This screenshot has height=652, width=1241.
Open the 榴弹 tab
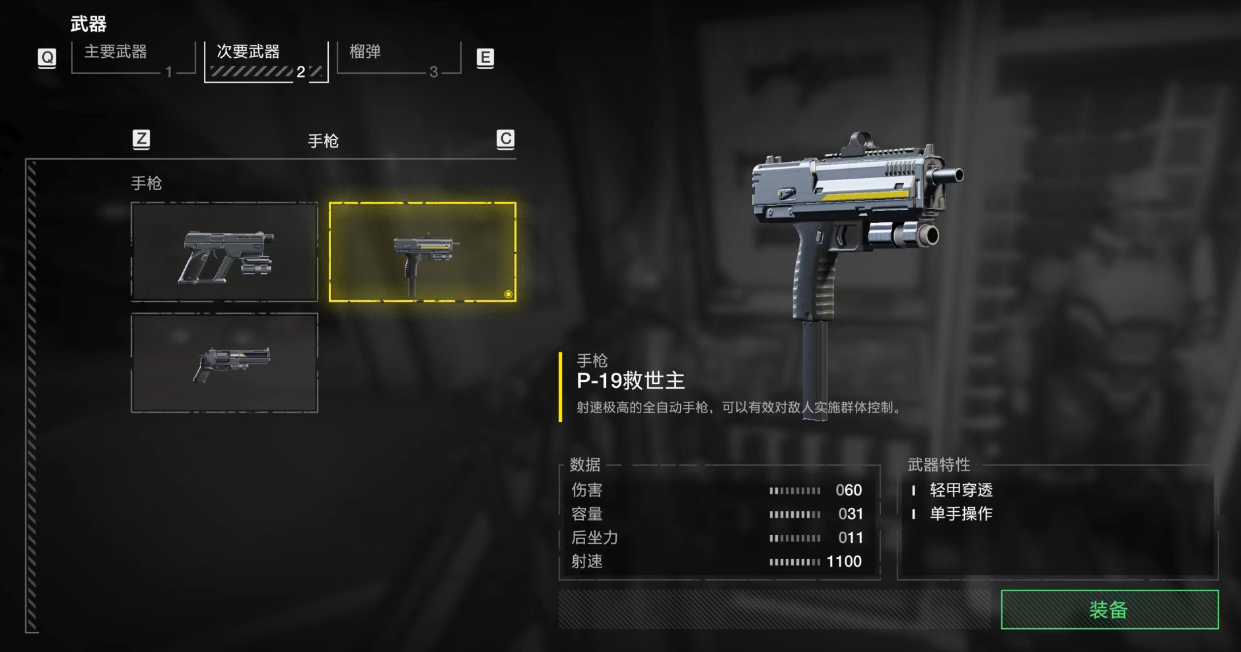click(398, 58)
